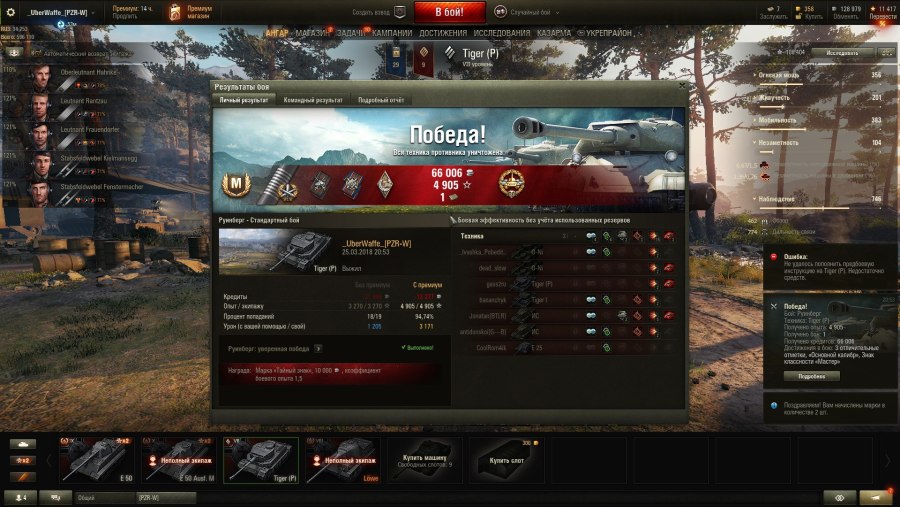Choose the Löwe tank in carousel
The height and width of the screenshot is (507, 900).
(342, 460)
